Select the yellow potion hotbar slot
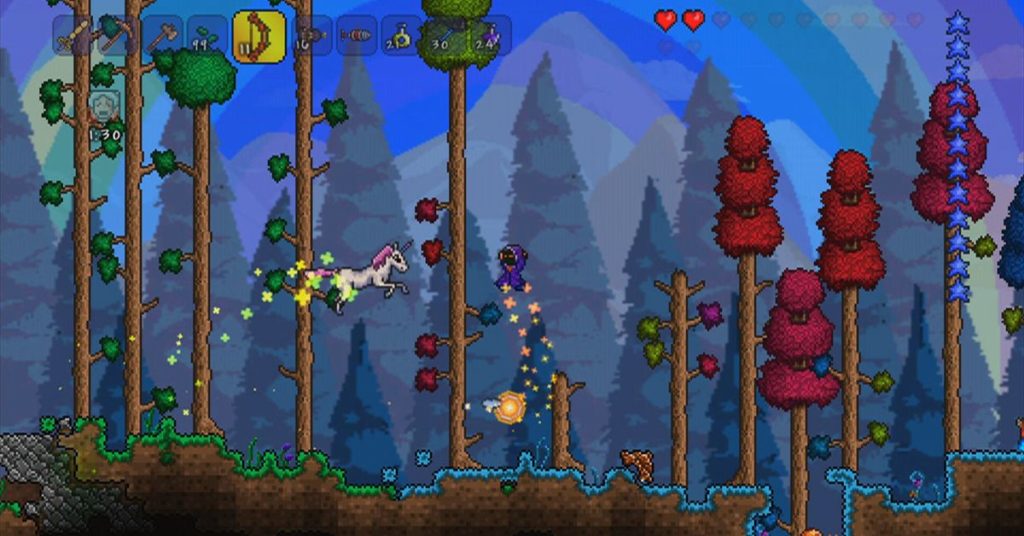 point(401,37)
